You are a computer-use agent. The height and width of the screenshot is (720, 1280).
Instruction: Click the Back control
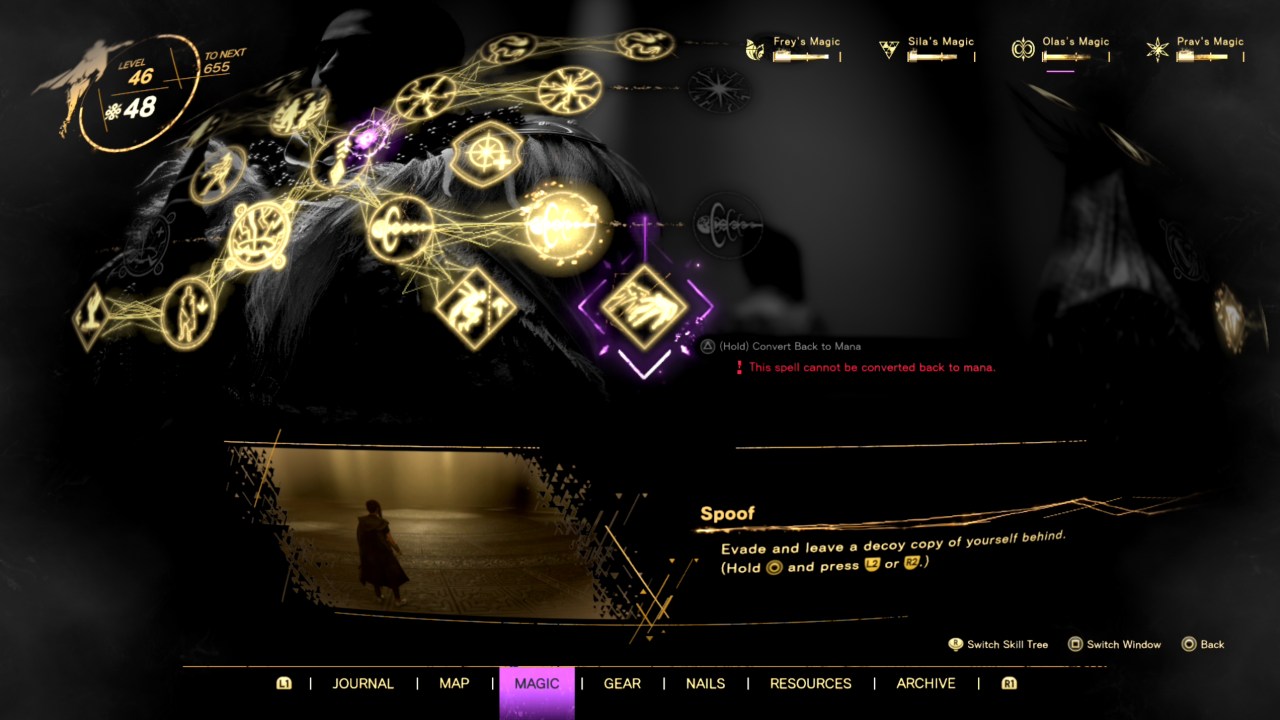click(x=1202, y=645)
